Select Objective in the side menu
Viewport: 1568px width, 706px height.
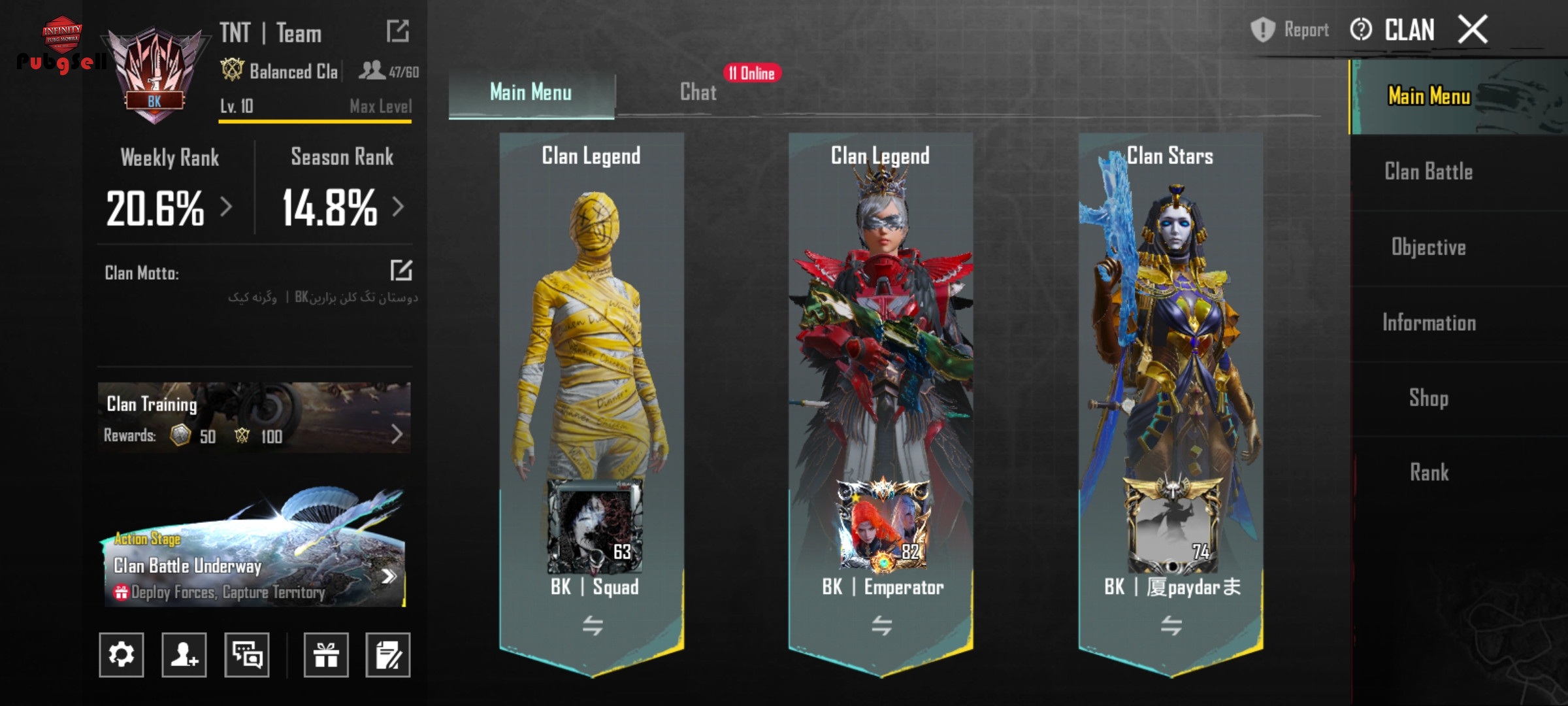click(1428, 248)
